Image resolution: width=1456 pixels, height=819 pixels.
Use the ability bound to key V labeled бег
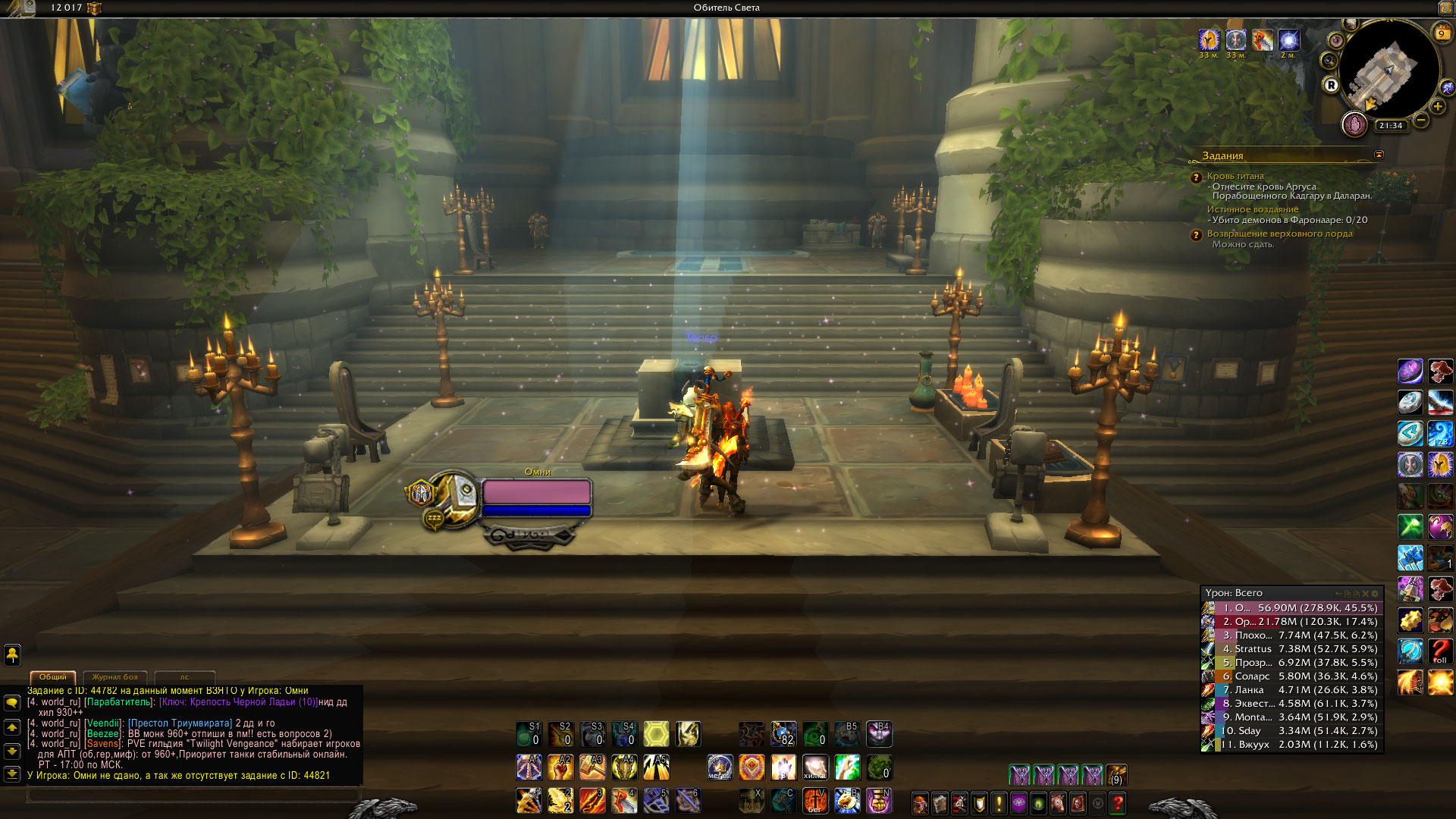click(815, 801)
